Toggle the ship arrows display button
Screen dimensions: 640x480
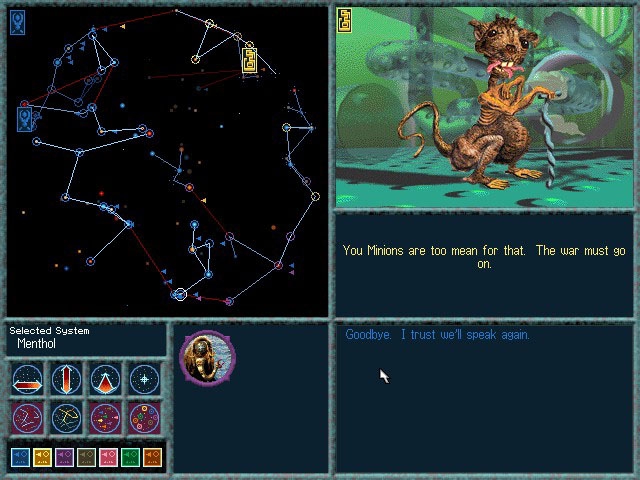point(106,417)
